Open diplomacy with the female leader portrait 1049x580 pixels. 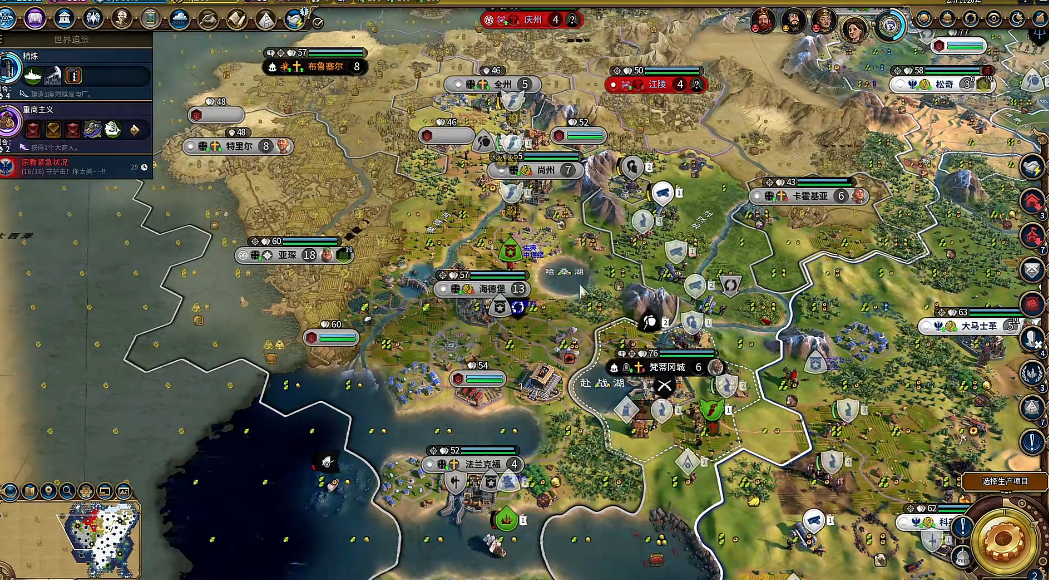pyautogui.click(x=855, y=28)
